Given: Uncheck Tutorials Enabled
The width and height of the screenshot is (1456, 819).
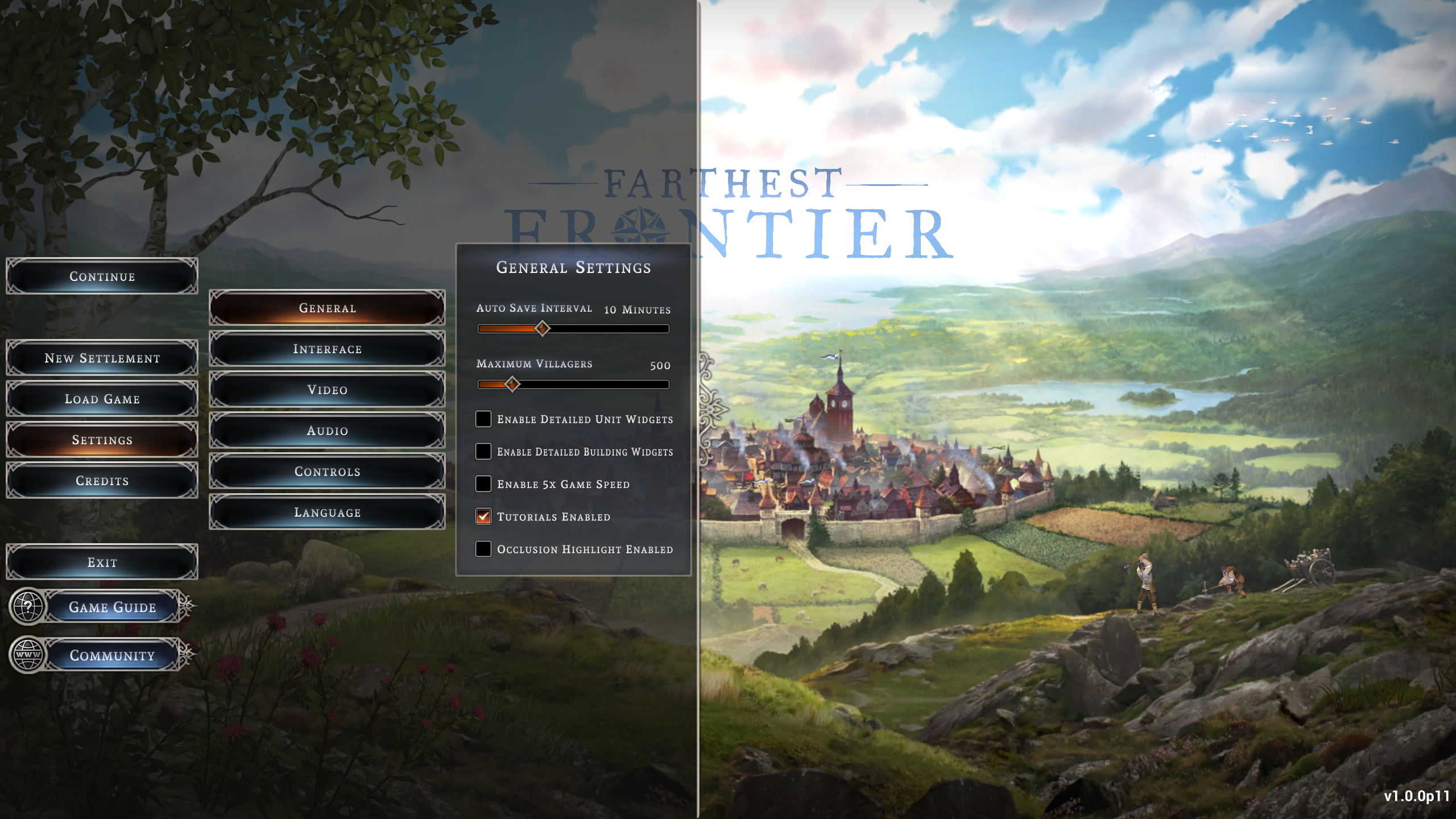Looking at the screenshot, I should pos(483,516).
